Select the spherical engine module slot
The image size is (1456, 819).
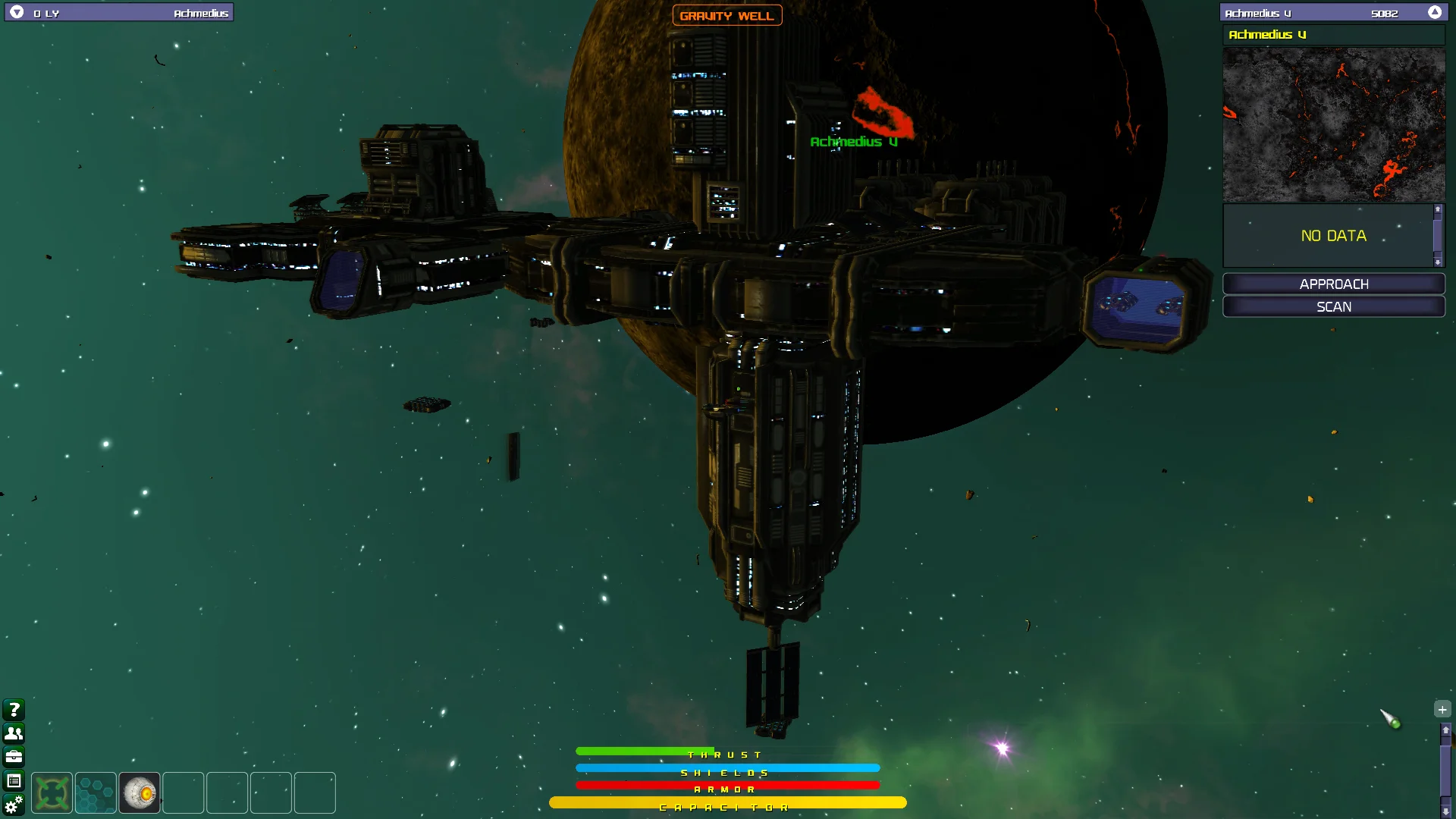click(140, 793)
